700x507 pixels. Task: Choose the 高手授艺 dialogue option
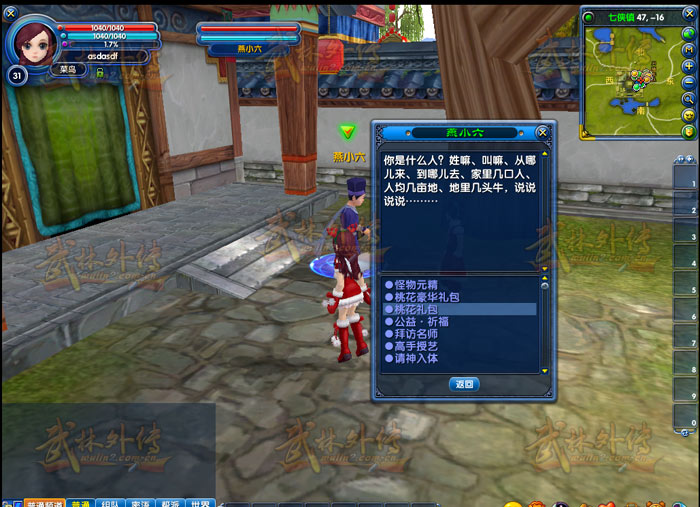click(x=417, y=346)
